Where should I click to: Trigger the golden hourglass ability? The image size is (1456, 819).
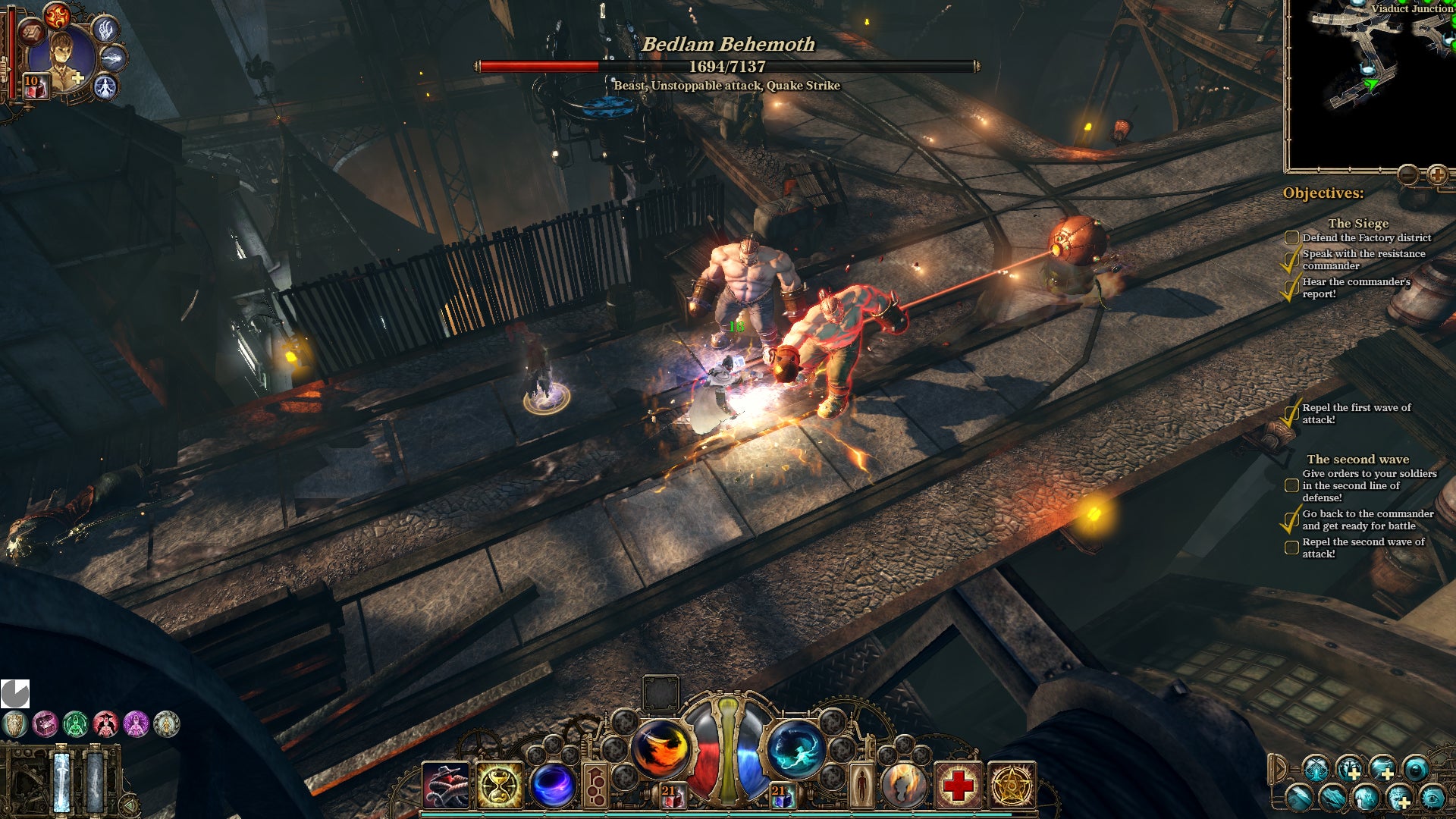coord(499,785)
